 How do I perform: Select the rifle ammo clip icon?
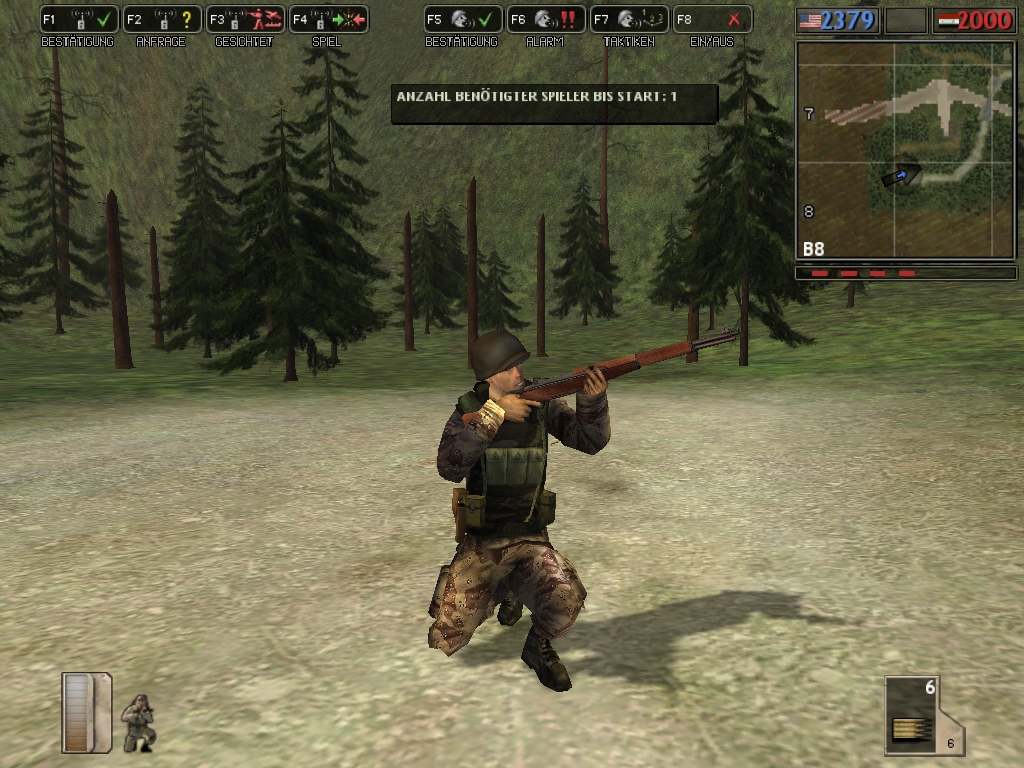(x=910, y=715)
